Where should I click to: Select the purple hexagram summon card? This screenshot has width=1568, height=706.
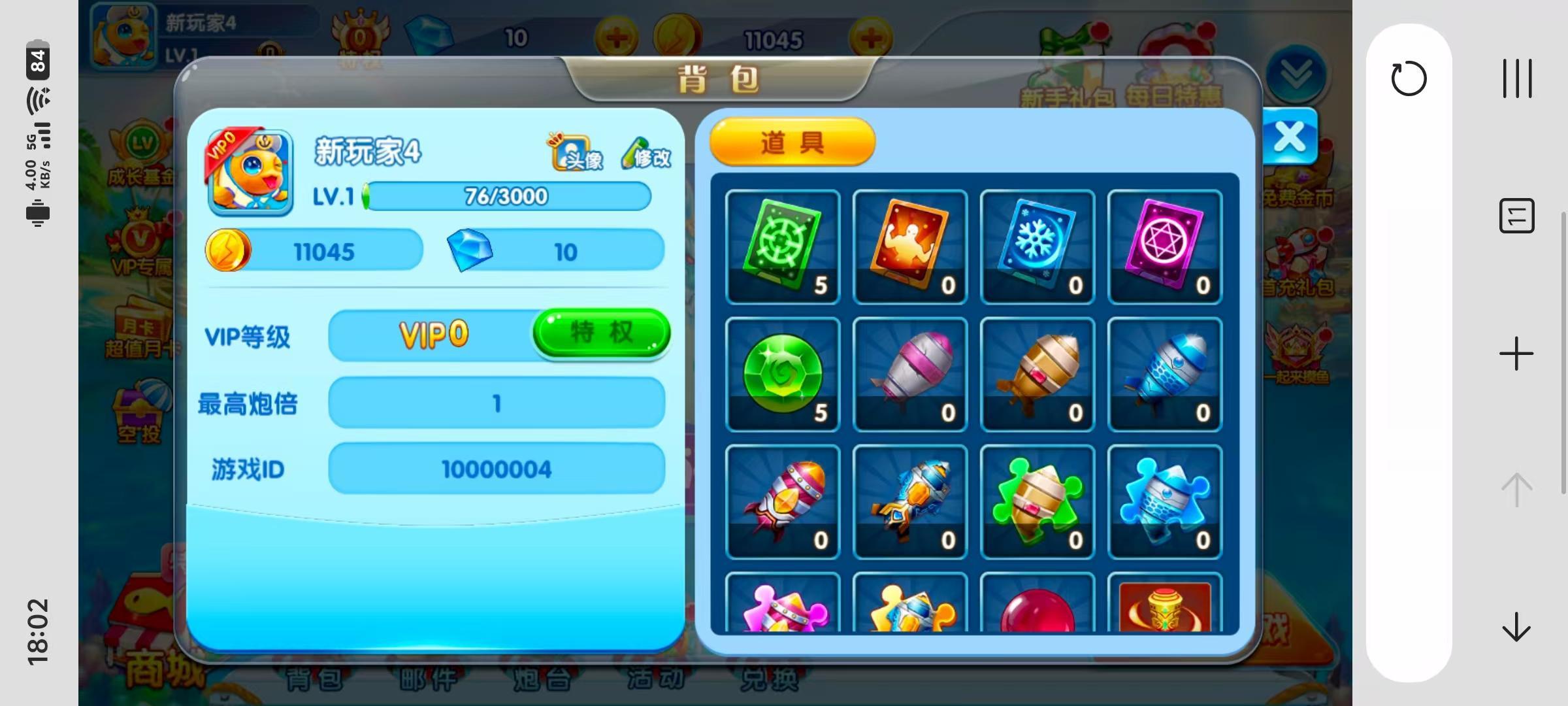(1165, 247)
